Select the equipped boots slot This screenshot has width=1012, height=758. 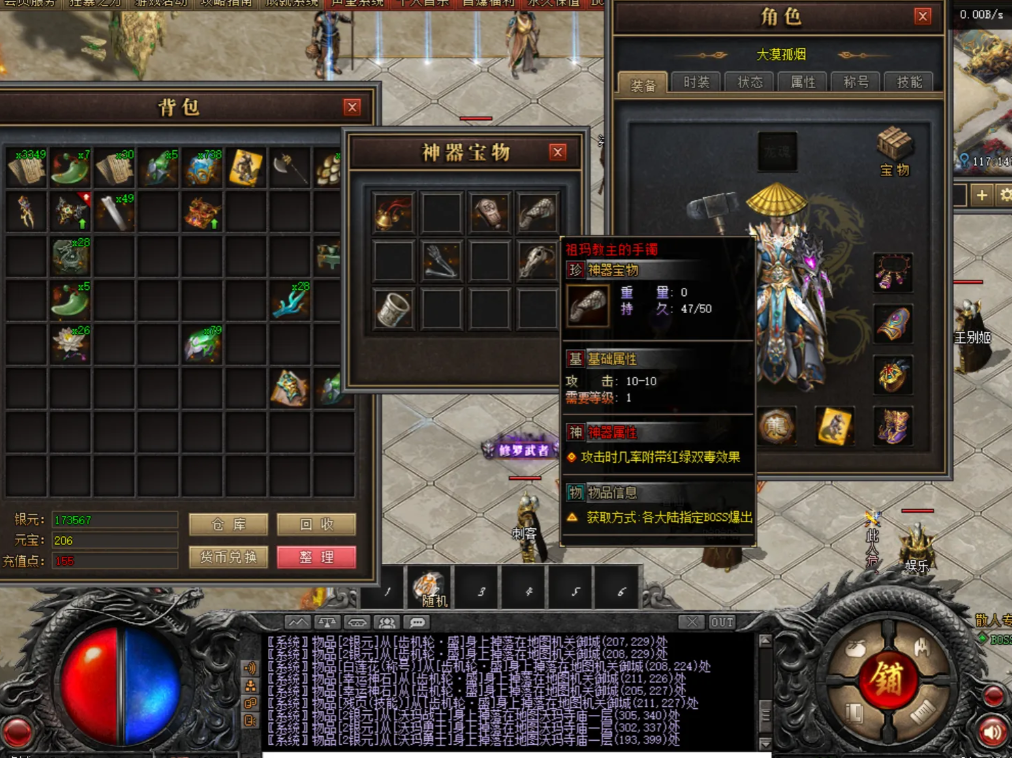[893, 425]
